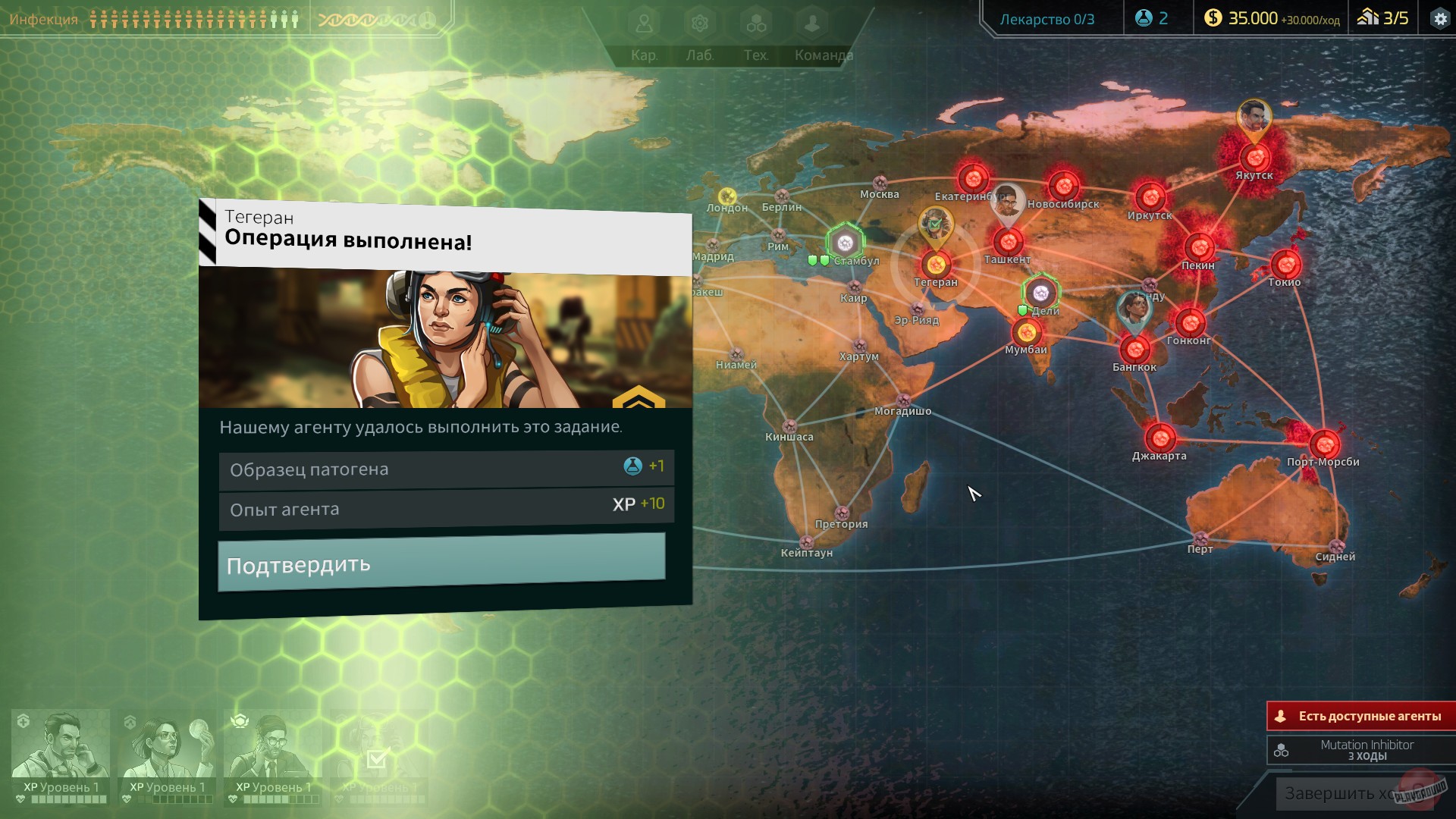Click the infection marker over Пекин

1199,248
